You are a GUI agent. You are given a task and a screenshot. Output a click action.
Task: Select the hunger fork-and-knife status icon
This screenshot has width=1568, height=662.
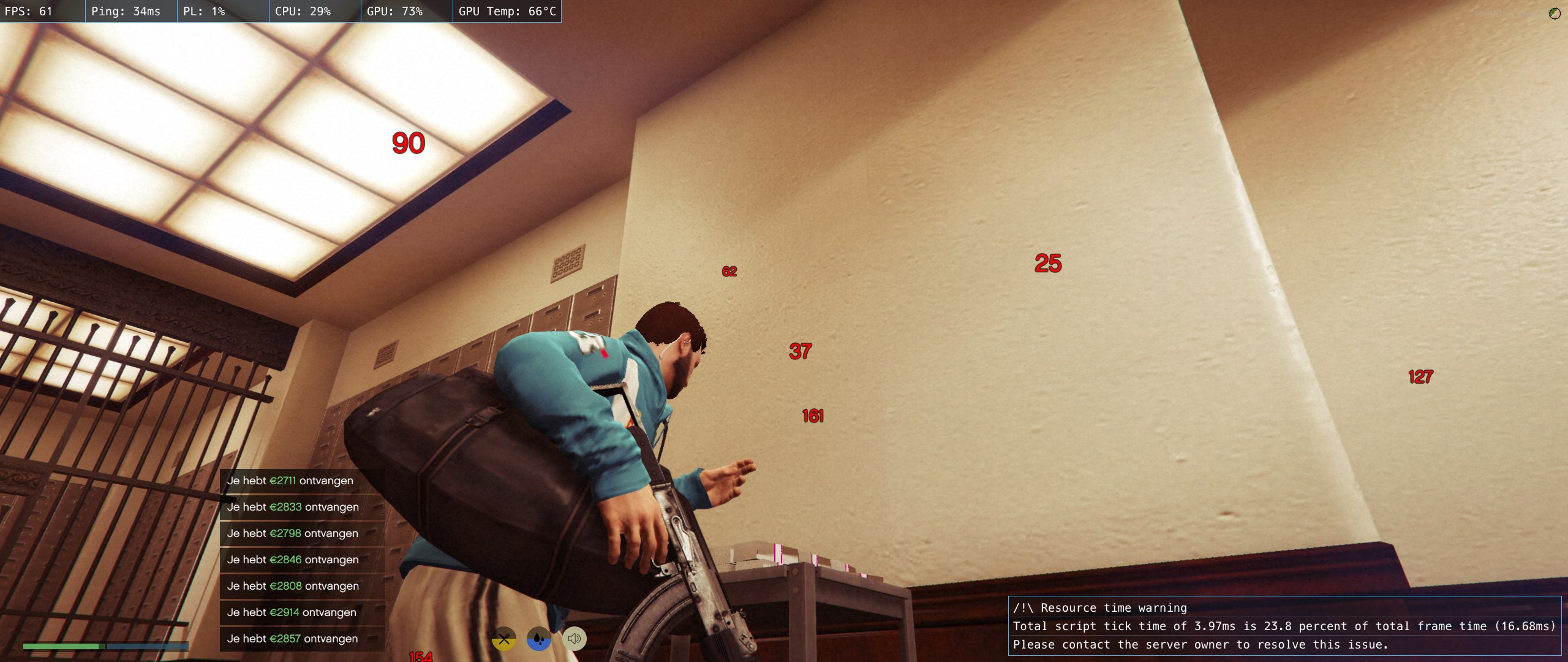click(x=504, y=639)
